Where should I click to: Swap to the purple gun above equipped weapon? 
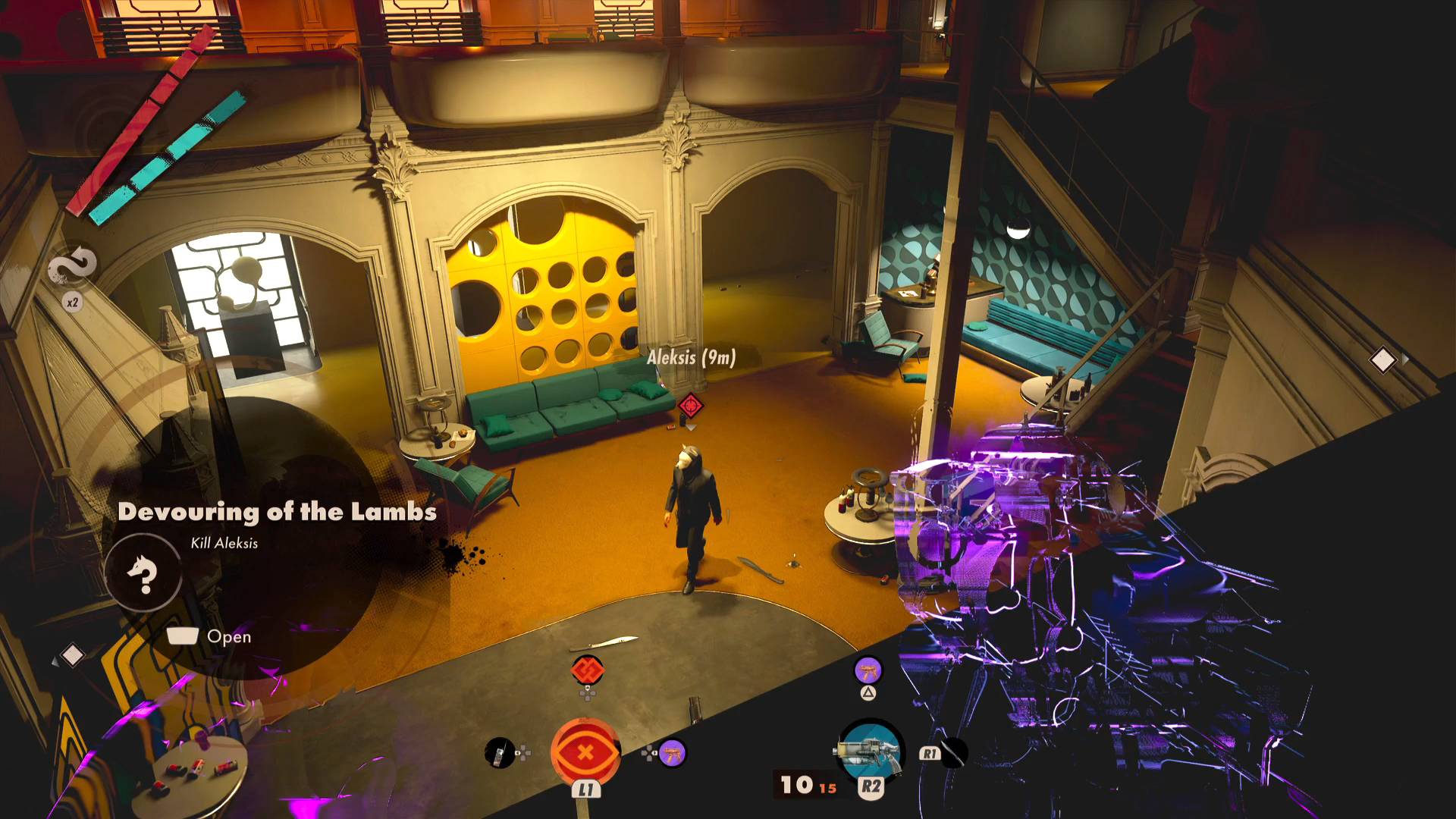tap(868, 670)
